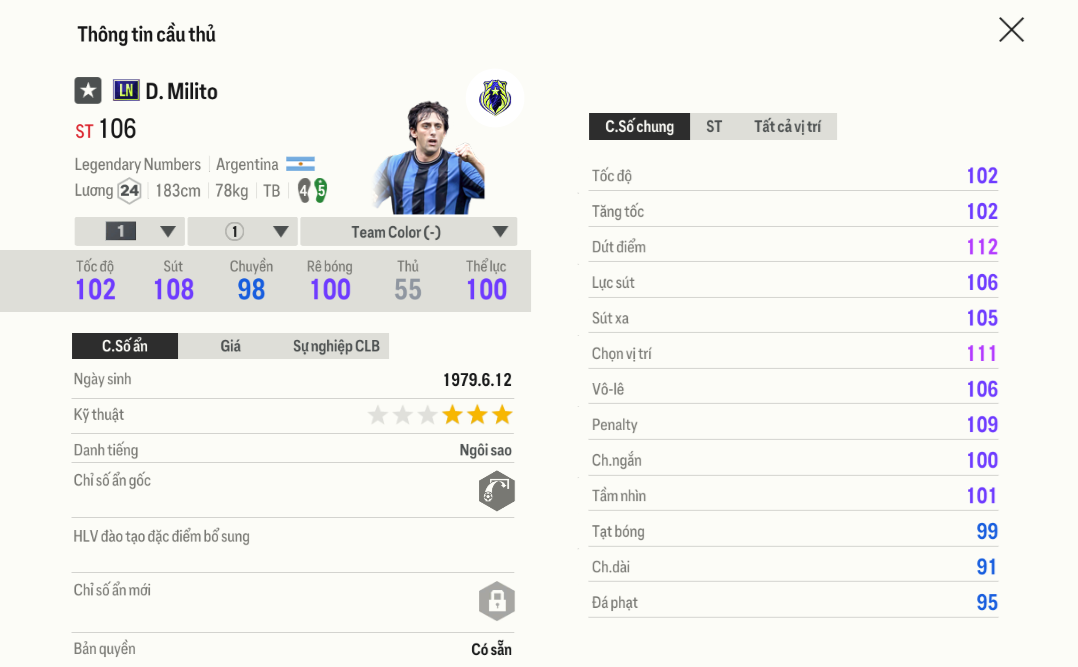
Task: Open the upgrade level 1 dropdown
Action: coord(130,232)
